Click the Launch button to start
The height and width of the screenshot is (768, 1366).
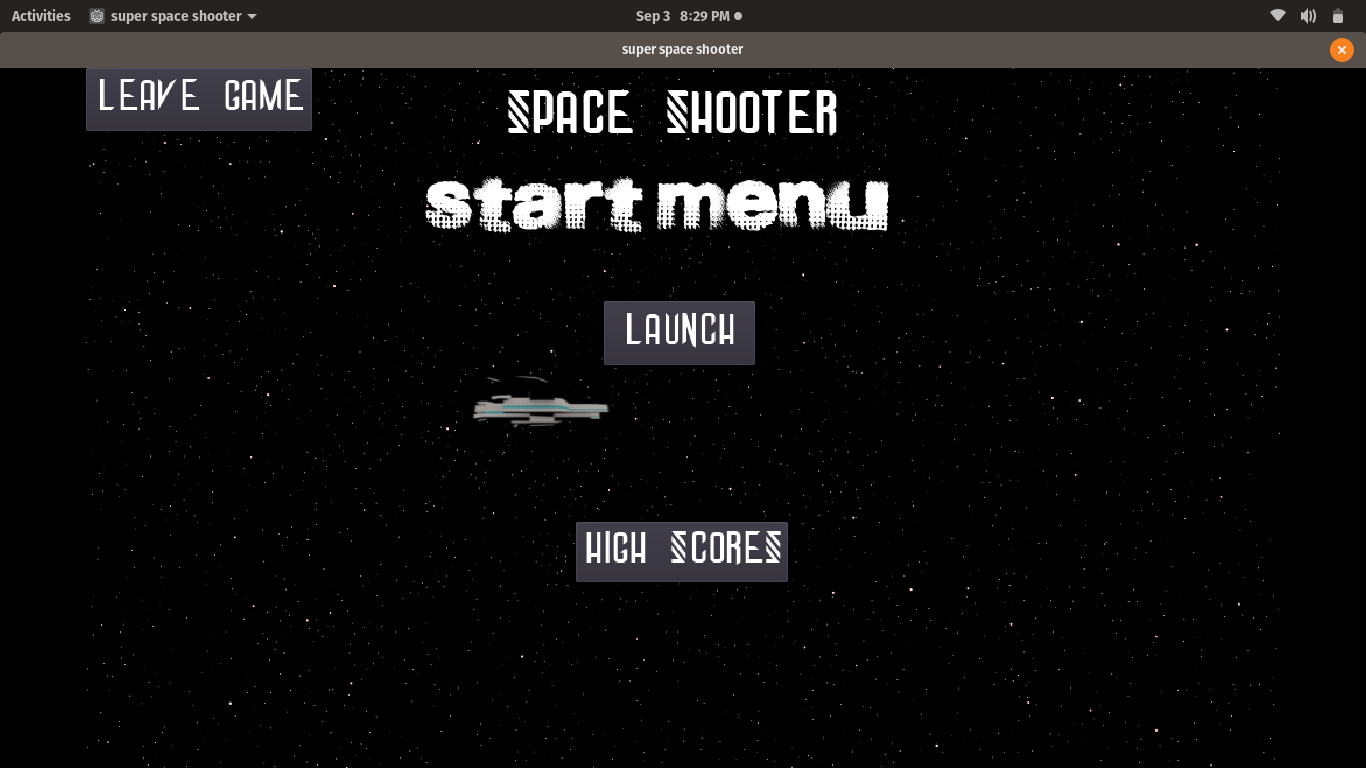pyautogui.click(x=679, y=332)
